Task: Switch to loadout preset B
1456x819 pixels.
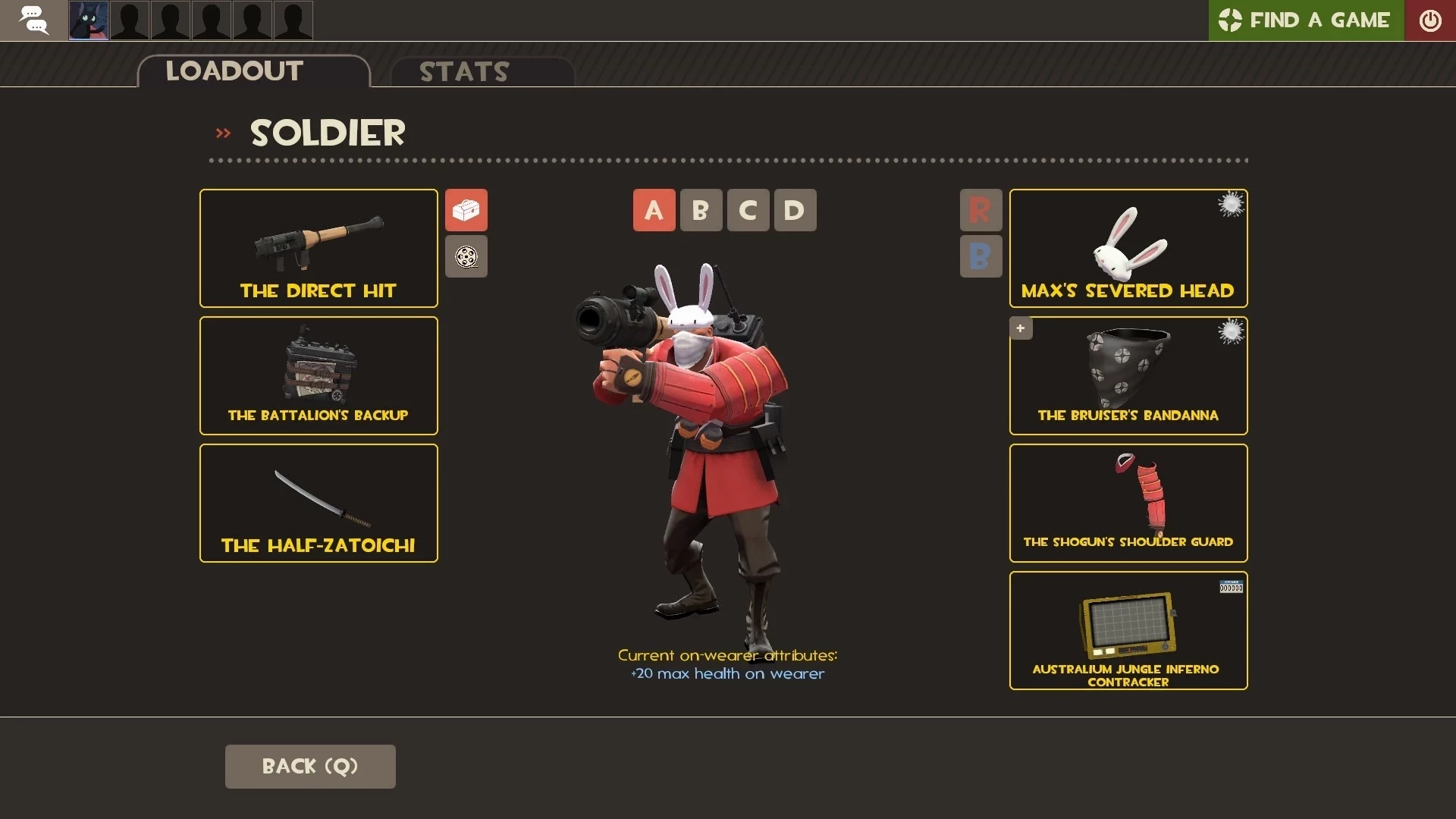Action: pyautogui.click(x=701, y=210)
